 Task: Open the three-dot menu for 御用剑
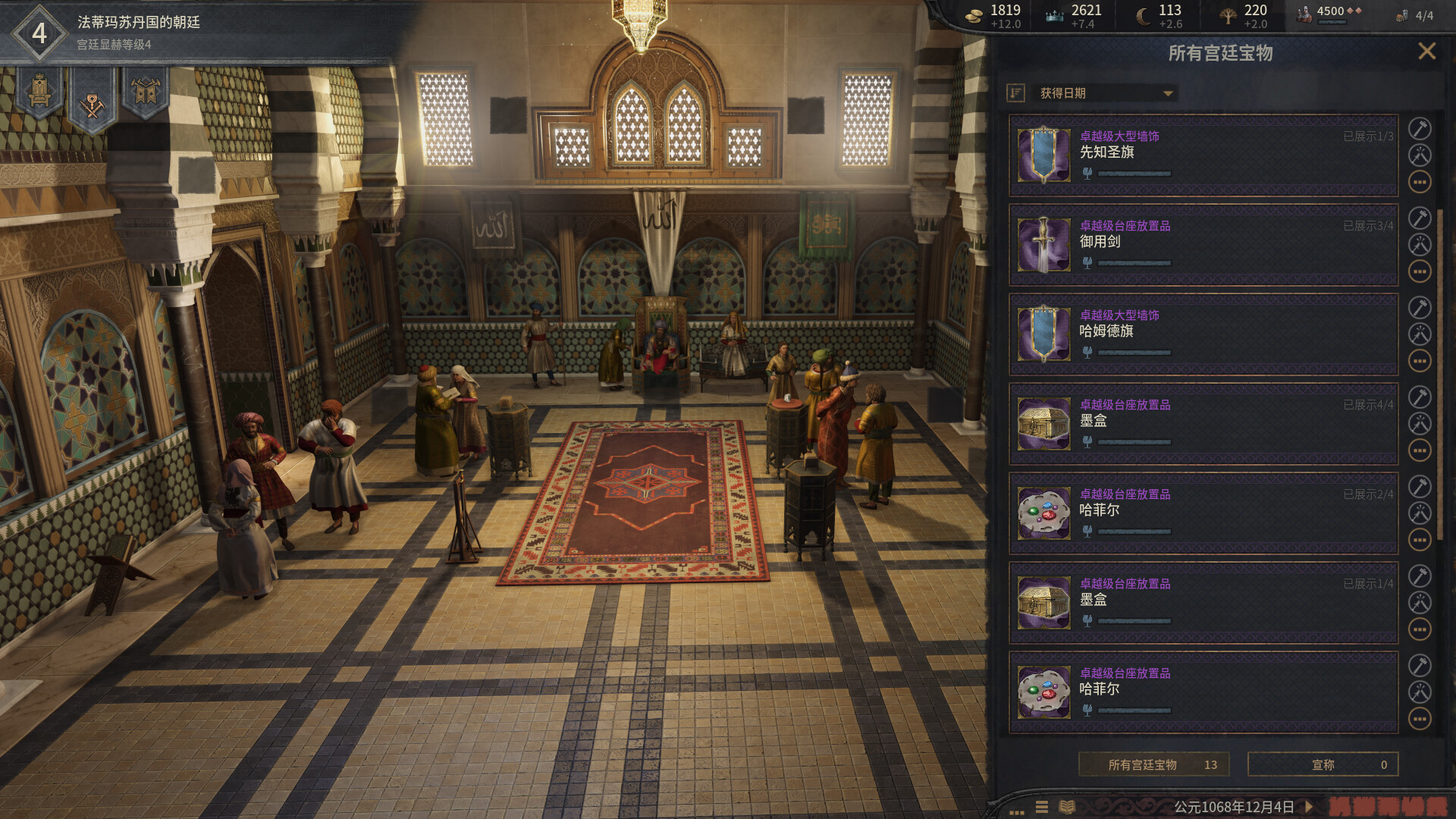click(x=1420, y=271)
